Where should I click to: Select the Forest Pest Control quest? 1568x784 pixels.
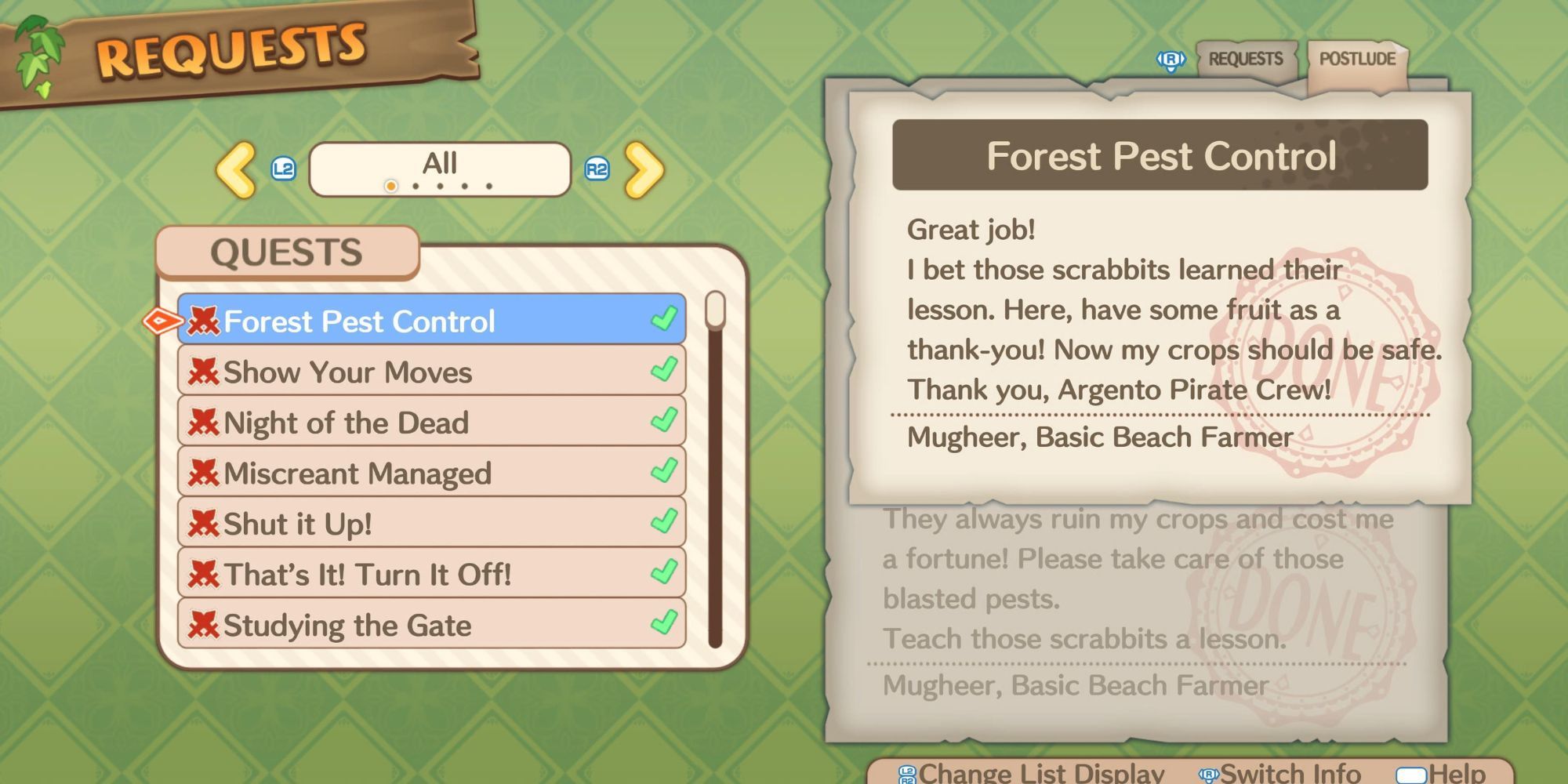click(x=431, y=320)
